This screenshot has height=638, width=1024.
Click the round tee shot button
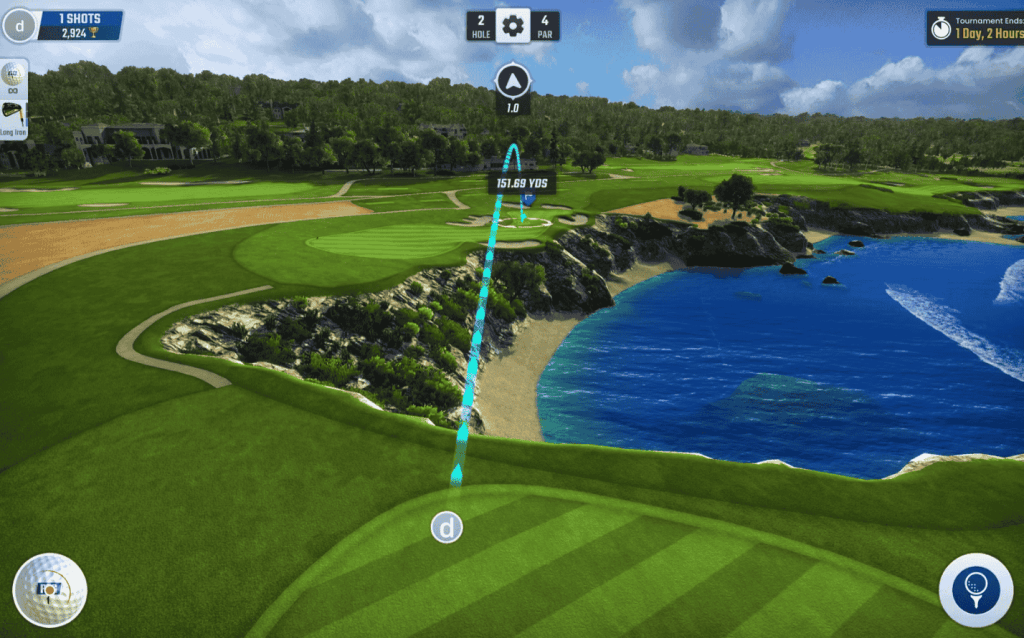976,589
